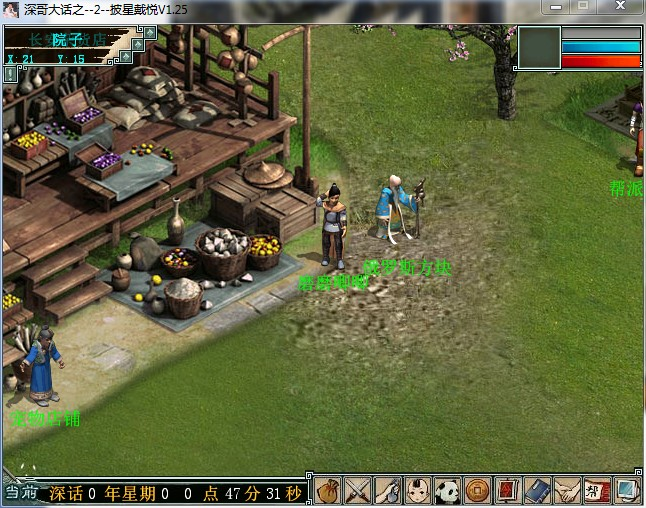Screen dimensions: 646x508
Task: Click the 当前 label on the bottom bar
Action: point(20,493)
